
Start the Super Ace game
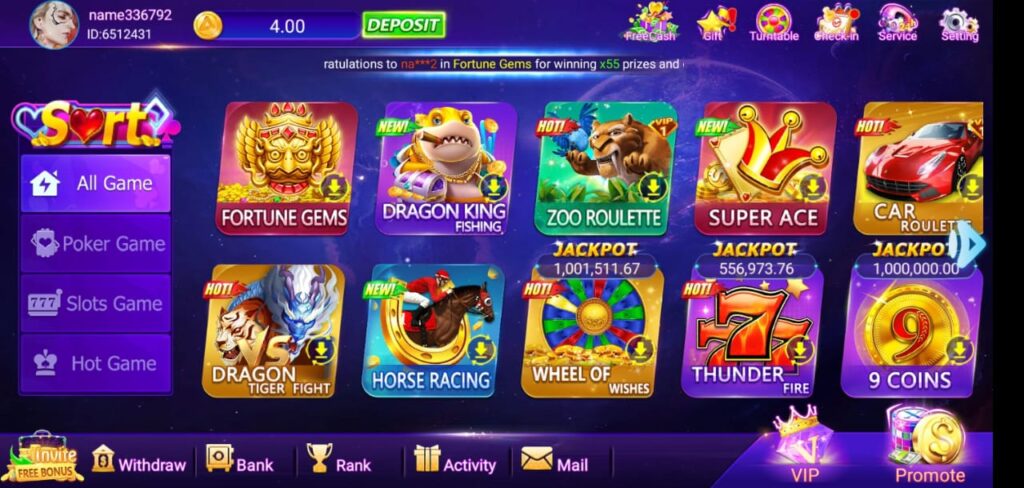[x=763, y=167]
